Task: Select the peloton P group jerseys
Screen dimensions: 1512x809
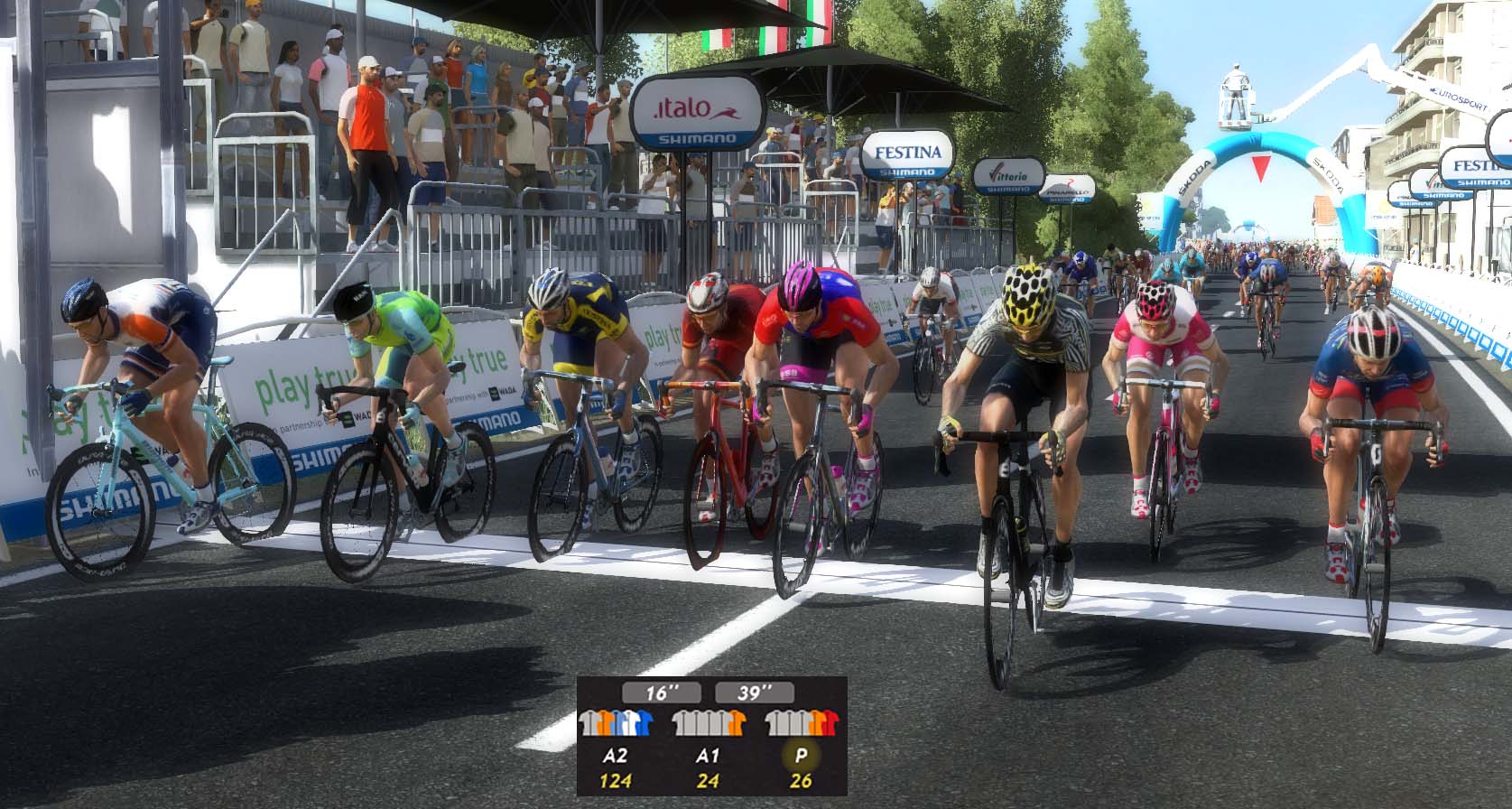Action: click(x=801, y=723)
